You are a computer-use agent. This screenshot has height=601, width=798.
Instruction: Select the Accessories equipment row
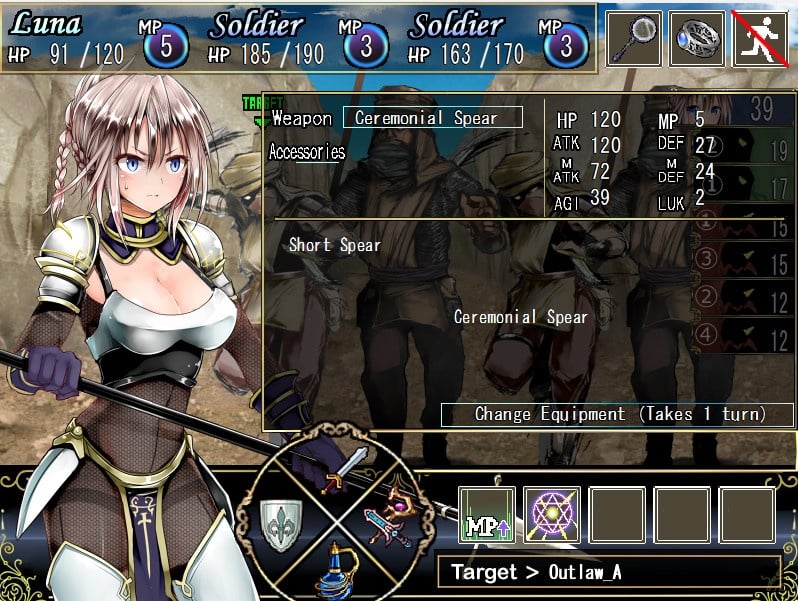(x=307, y=153)
